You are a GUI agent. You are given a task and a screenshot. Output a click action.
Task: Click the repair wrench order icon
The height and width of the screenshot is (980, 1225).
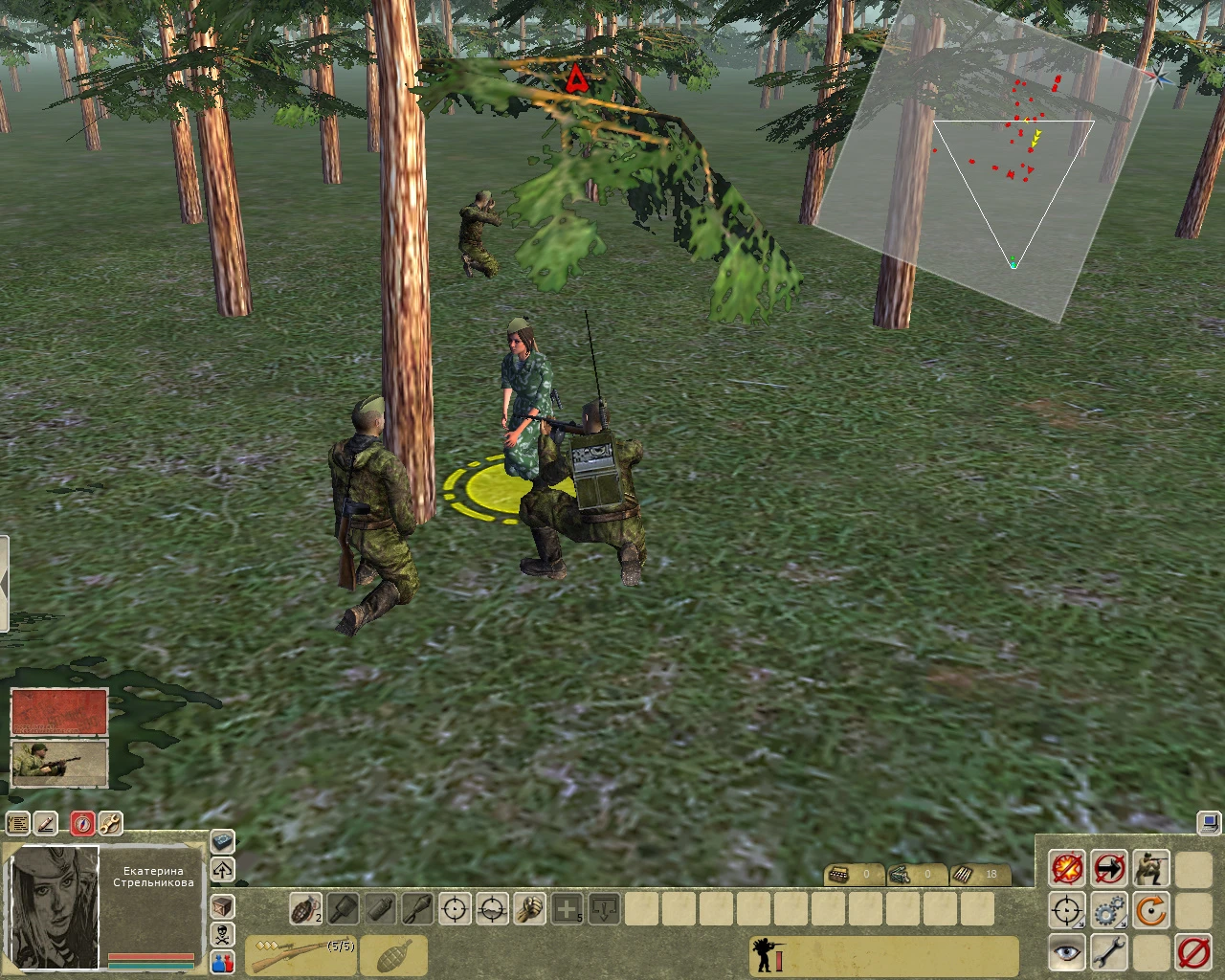[1108, 950]
